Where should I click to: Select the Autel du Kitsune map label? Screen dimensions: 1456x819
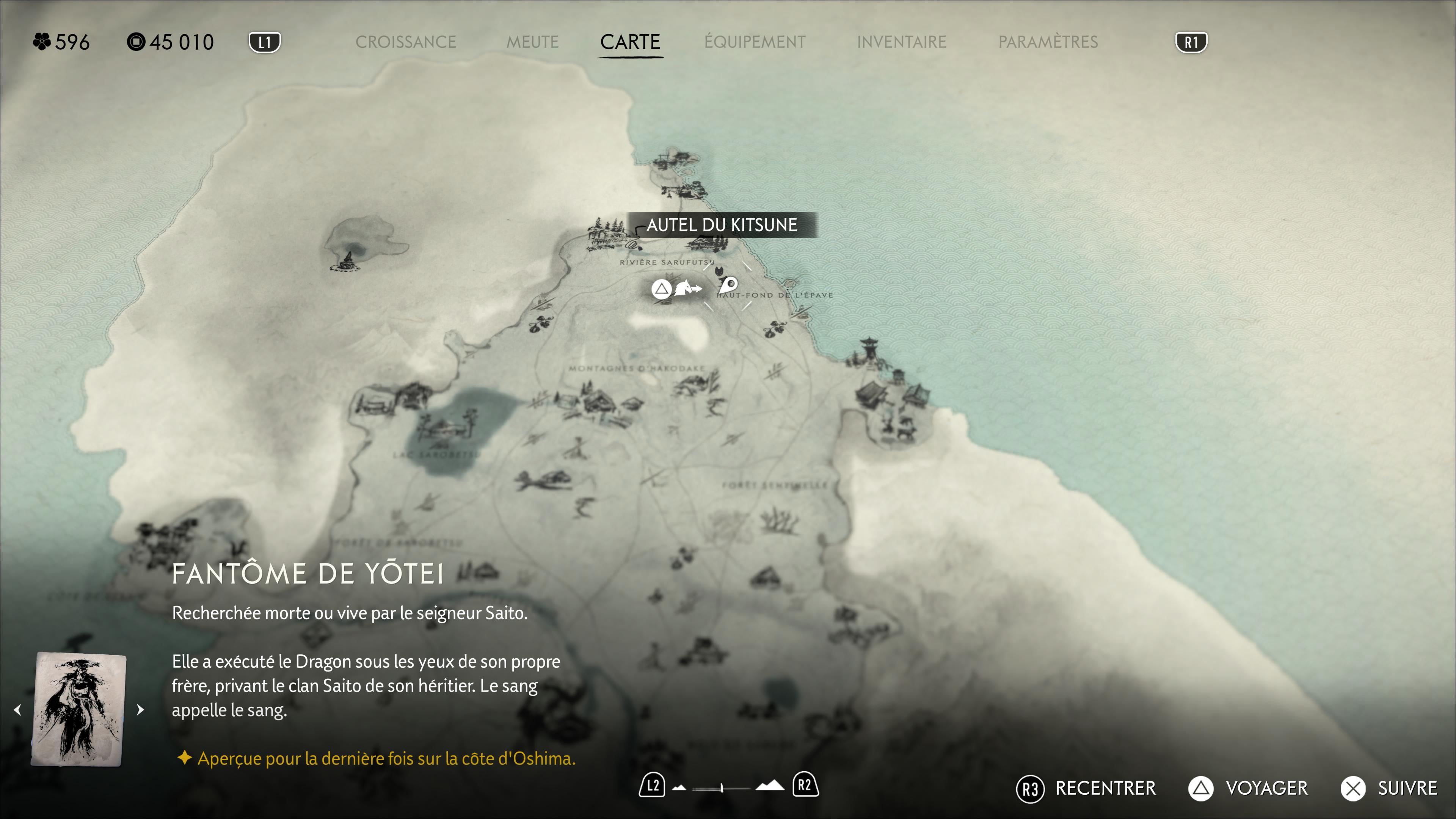(721, 225)
